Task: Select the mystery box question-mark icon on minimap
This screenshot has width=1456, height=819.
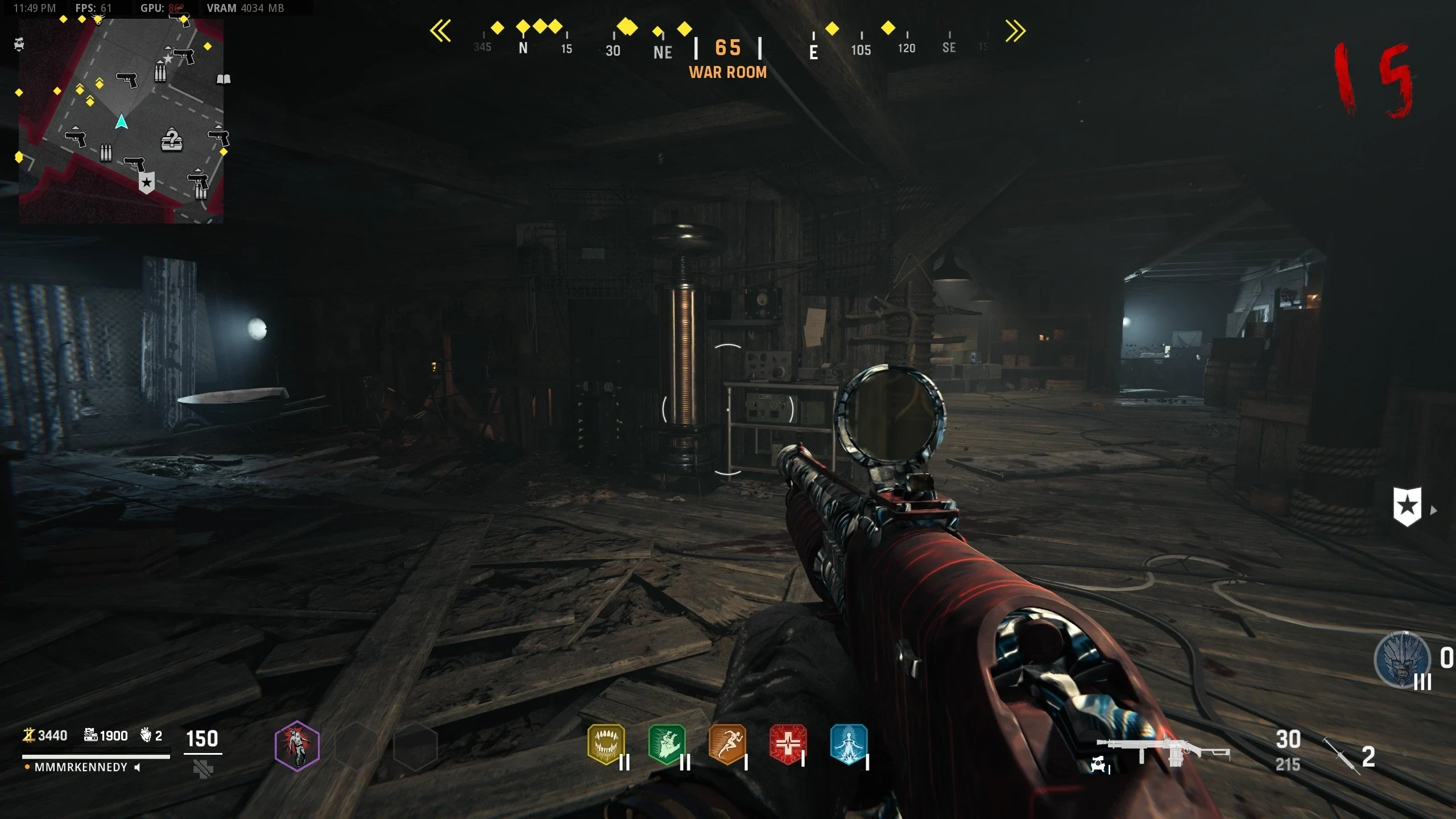Action: pyautogui.click(x=172, y=139)
